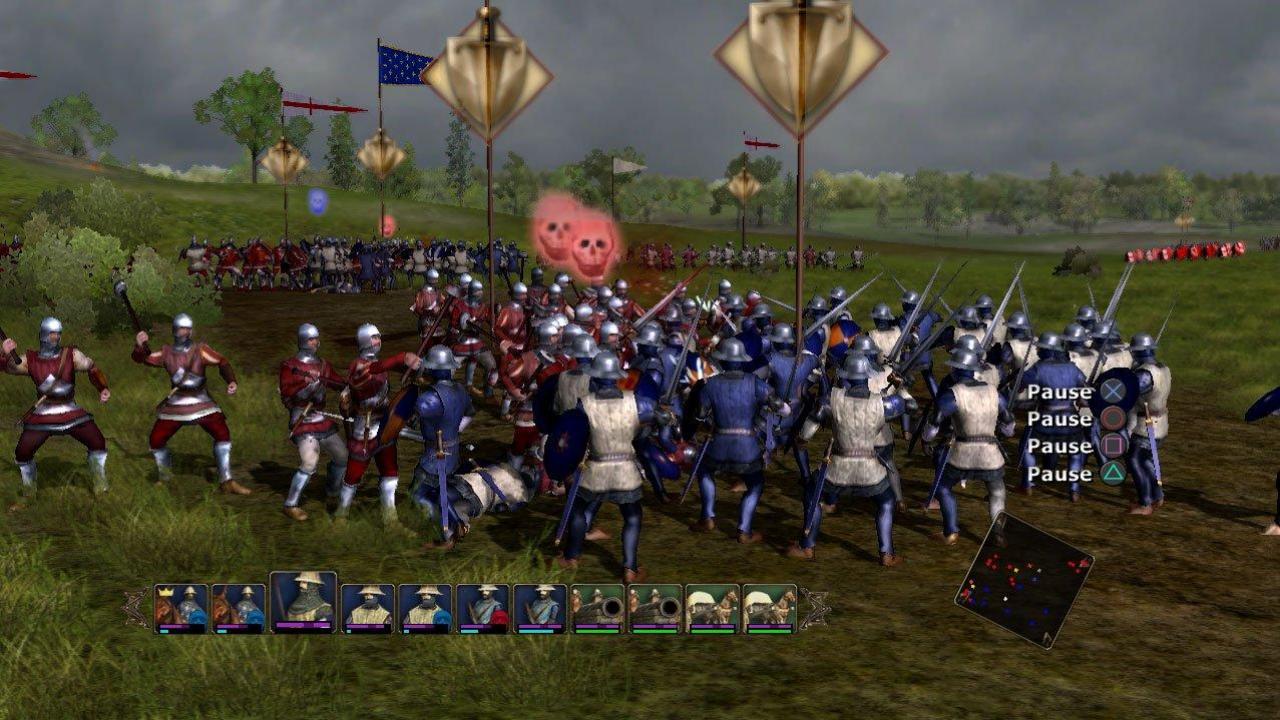Click the X controller button icon

click(x=1112, y=392)
